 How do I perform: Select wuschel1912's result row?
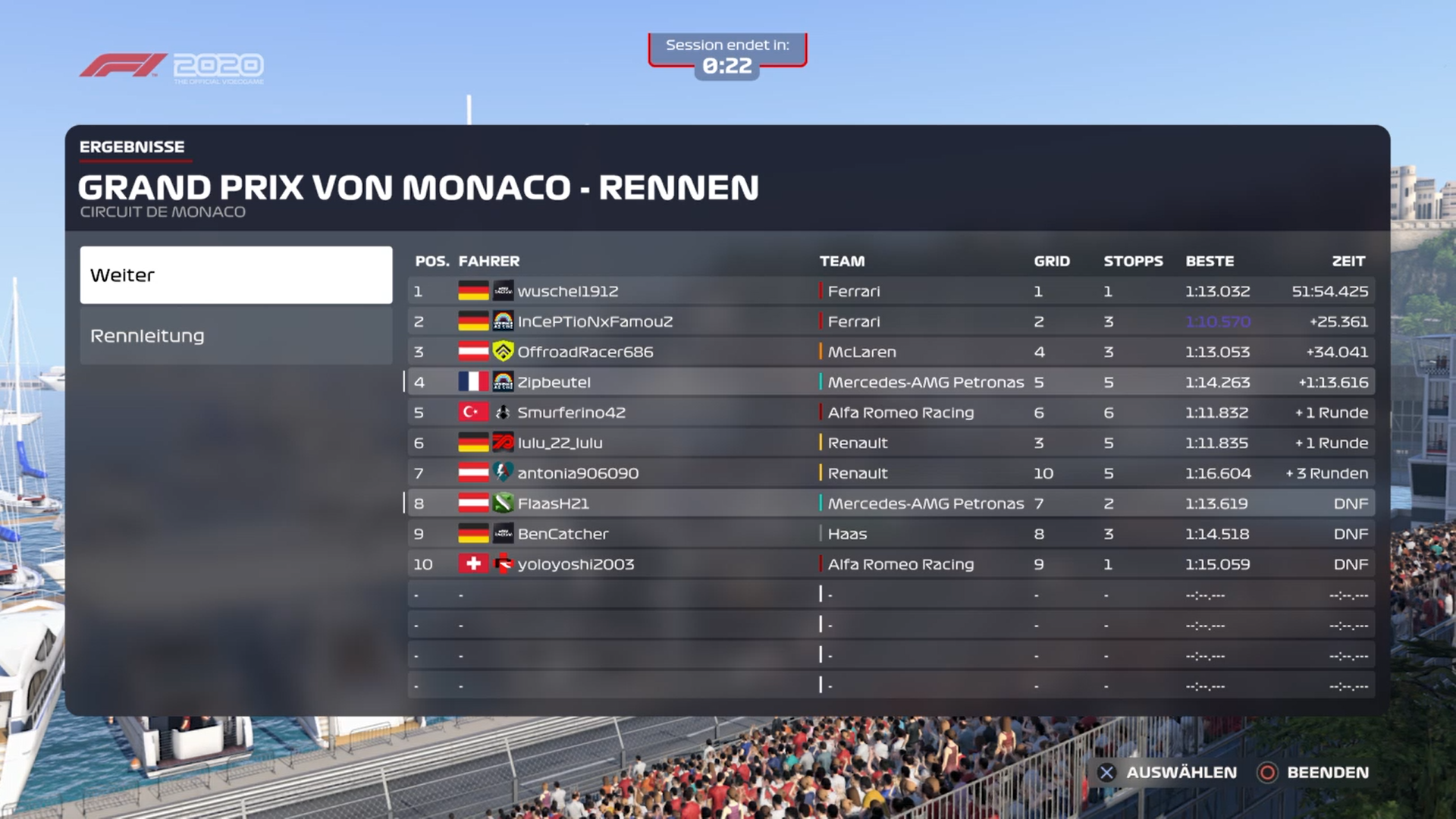(x=890, y=291)
